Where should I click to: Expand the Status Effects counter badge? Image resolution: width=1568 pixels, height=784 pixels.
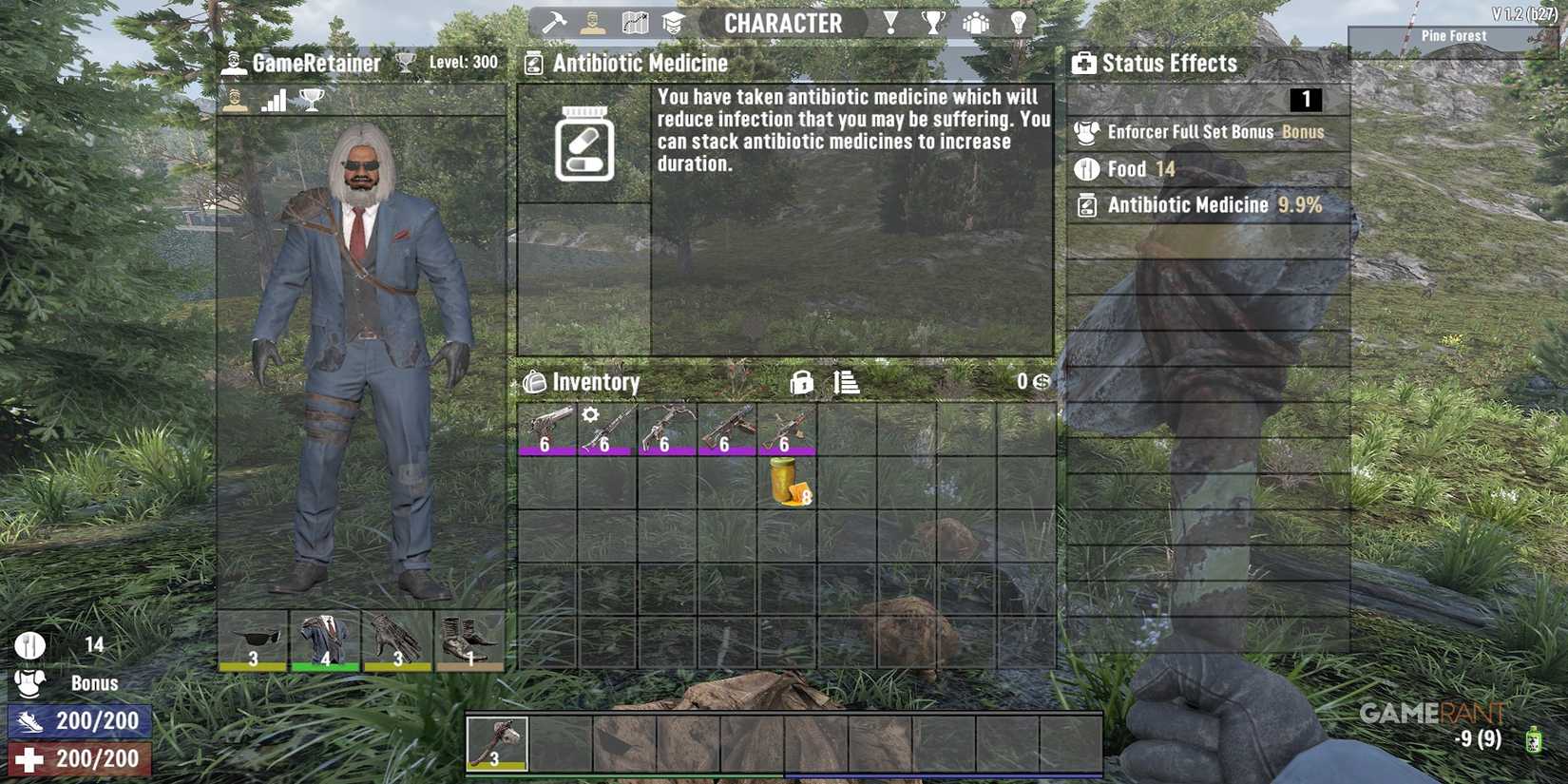point(1308,98)
